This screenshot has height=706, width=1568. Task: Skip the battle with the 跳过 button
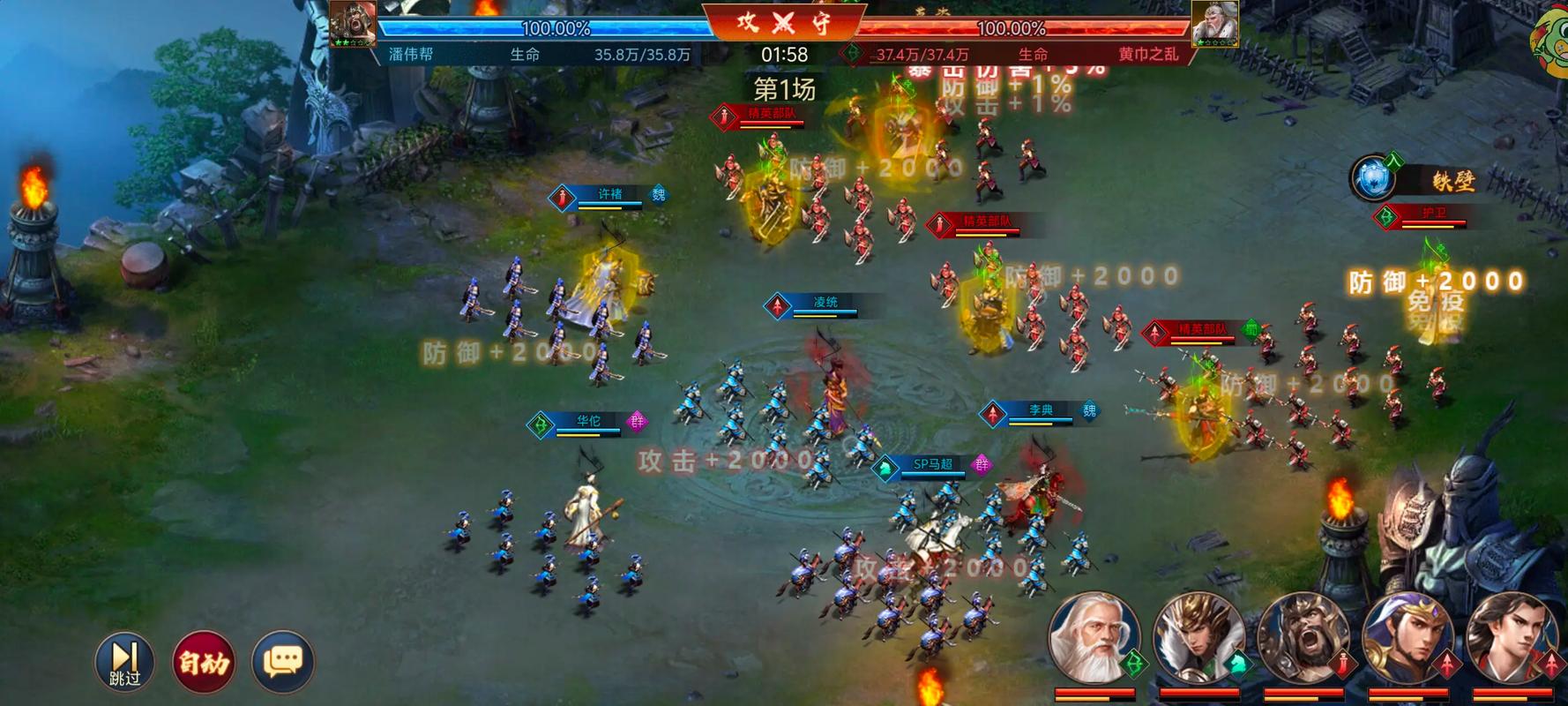coord(124,661)
